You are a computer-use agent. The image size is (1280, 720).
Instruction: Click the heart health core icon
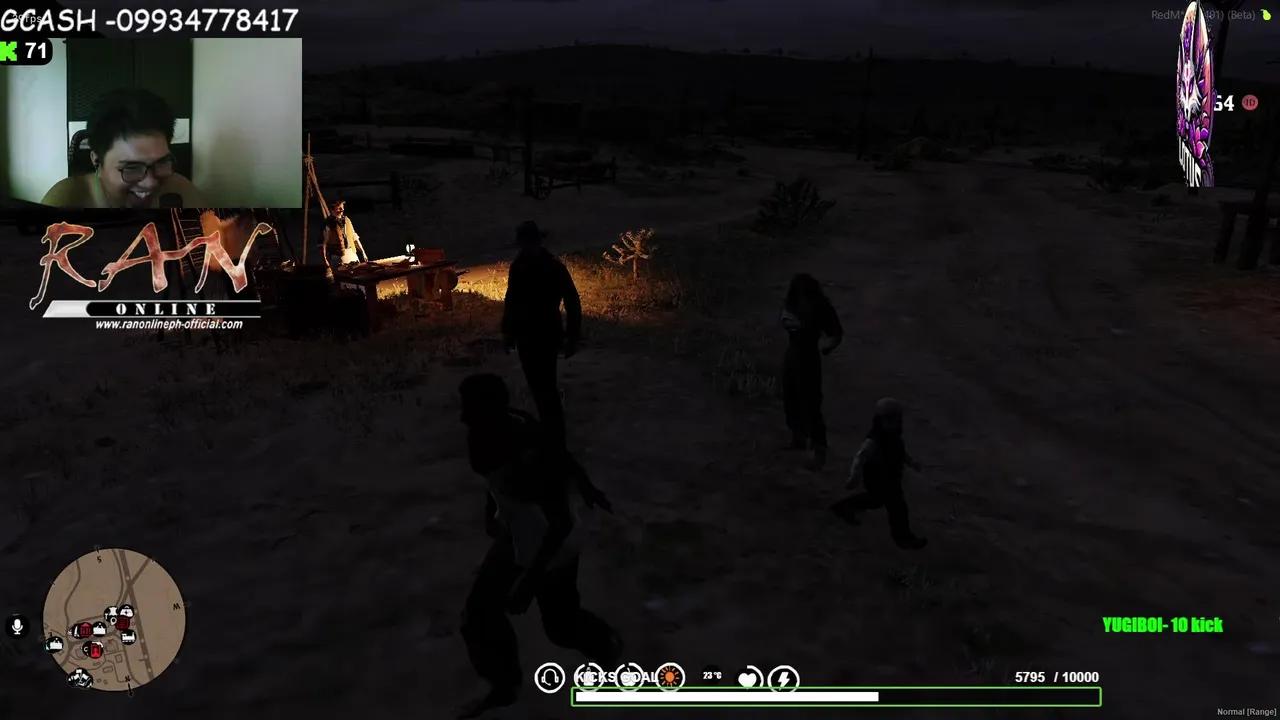coord(748,679)
